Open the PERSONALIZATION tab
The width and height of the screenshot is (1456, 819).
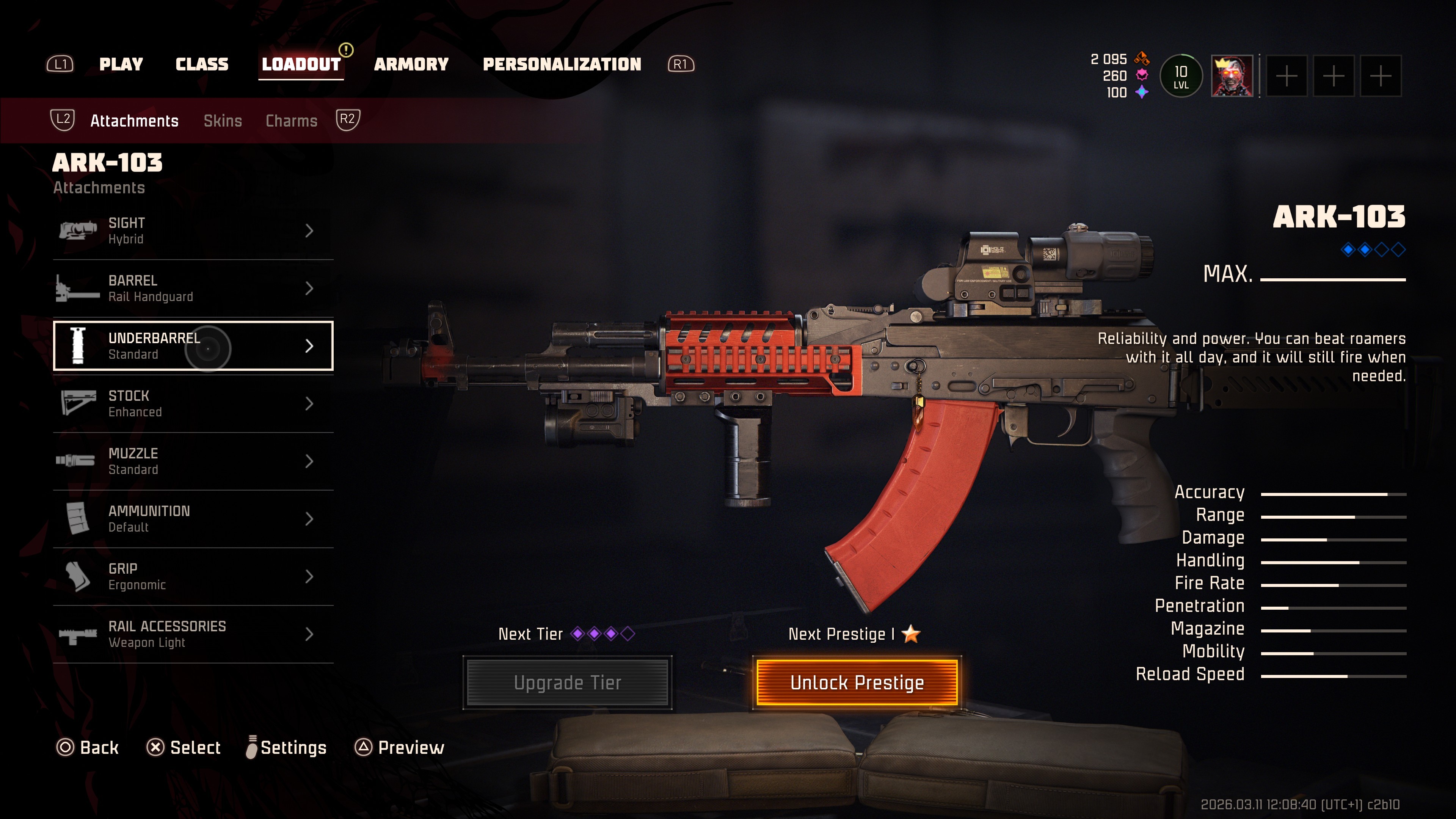tap(562, 64)
